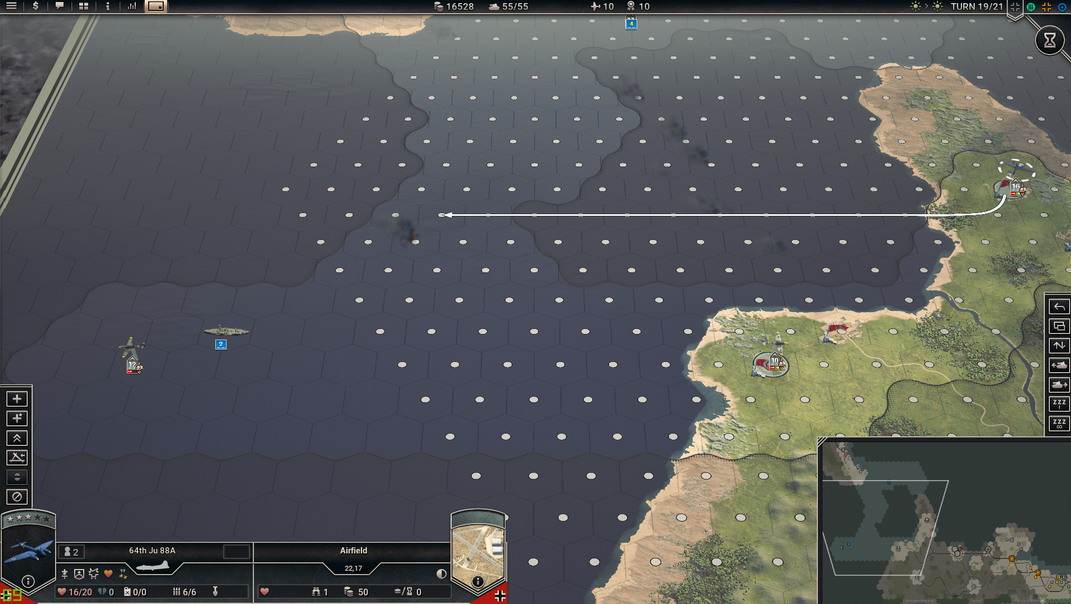
Task: Open the four-square unit list
Action: 84,6
